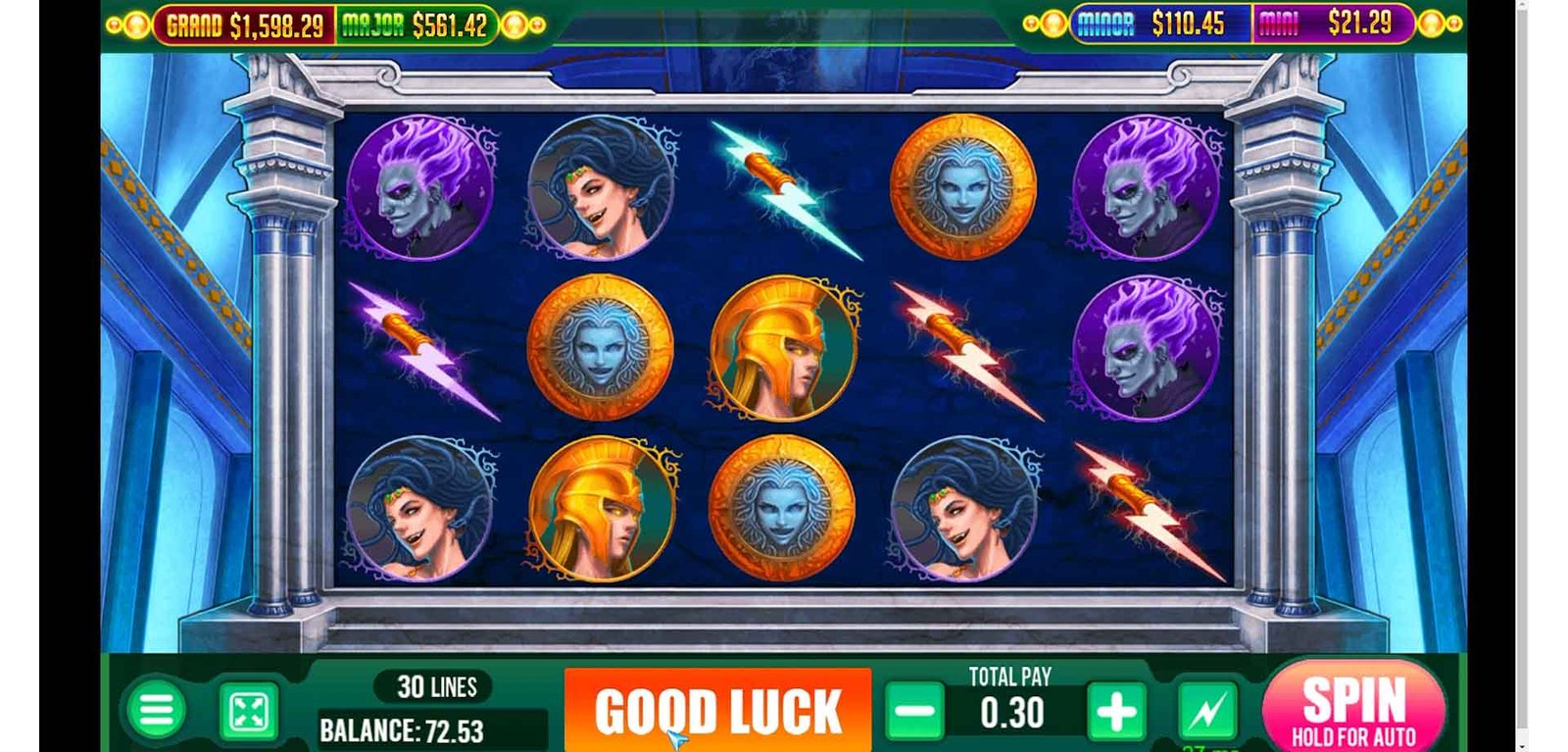This screenshot has width=1568, height=752.
Task: Toggle fullscreen mode with the expand icon
Action: pos(249,712)
